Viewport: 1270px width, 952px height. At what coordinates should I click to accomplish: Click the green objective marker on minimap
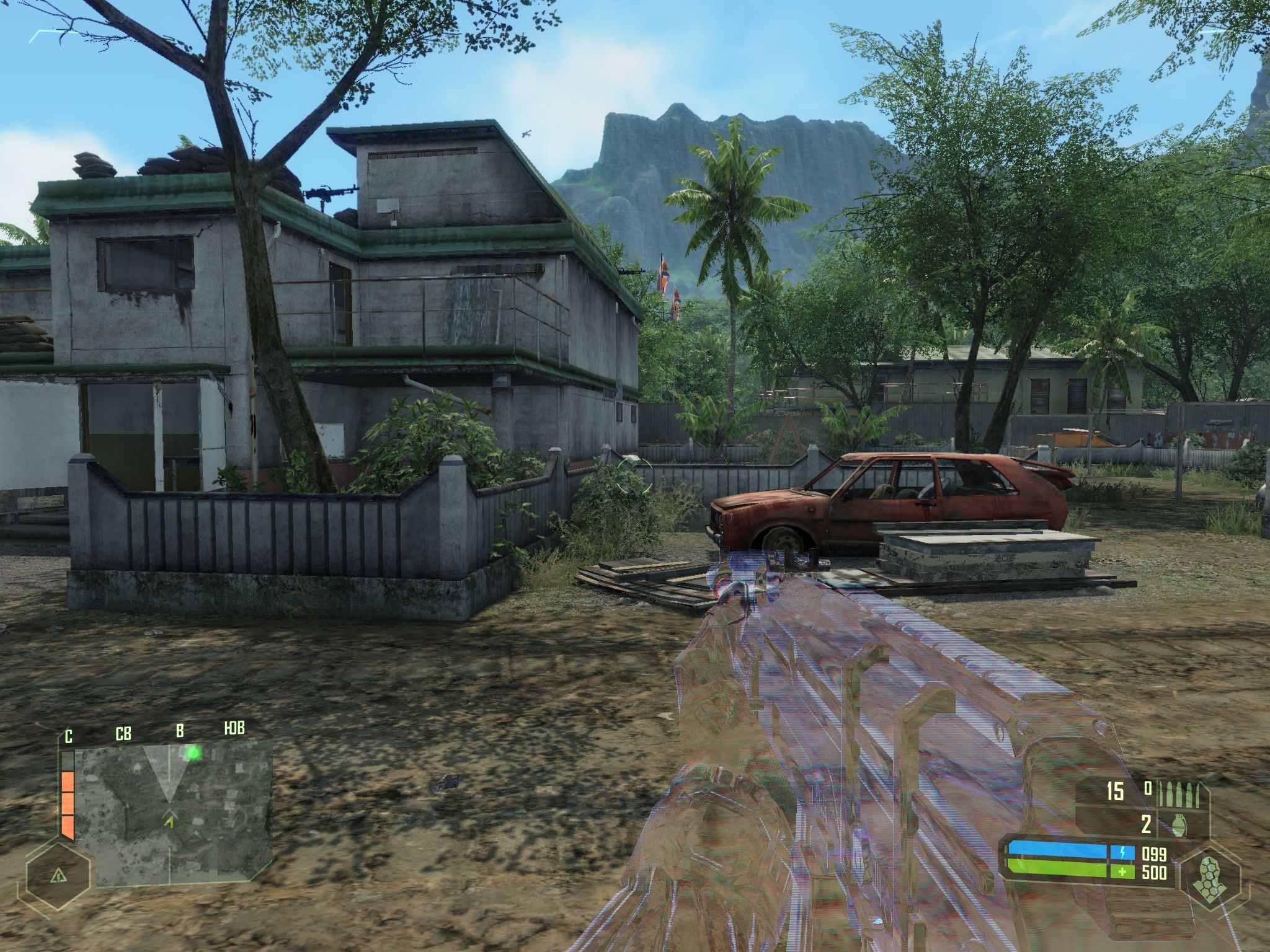pos(194,753)
